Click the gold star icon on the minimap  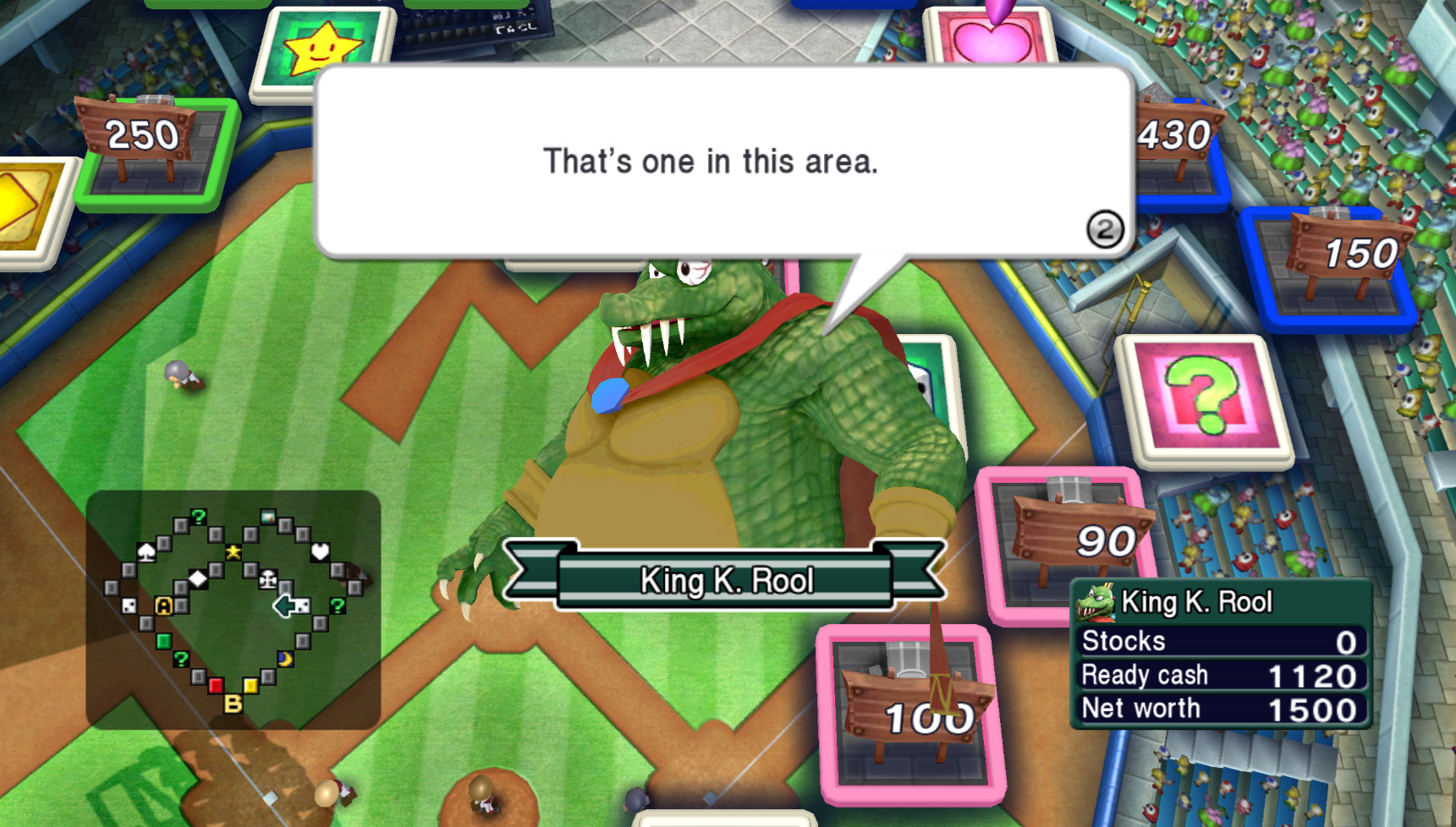pos(234,551)
